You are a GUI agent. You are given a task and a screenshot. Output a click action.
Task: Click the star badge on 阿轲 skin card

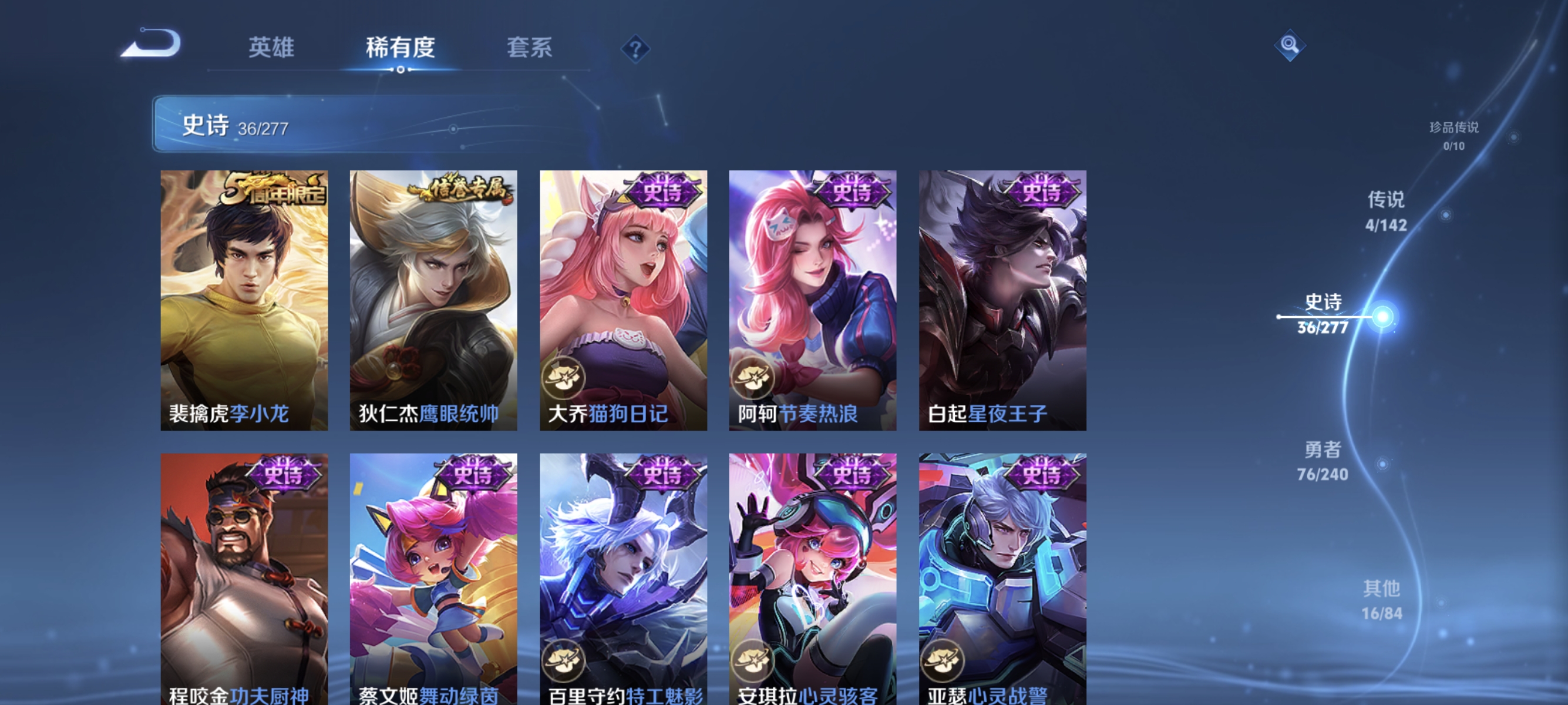click(754, 379)
